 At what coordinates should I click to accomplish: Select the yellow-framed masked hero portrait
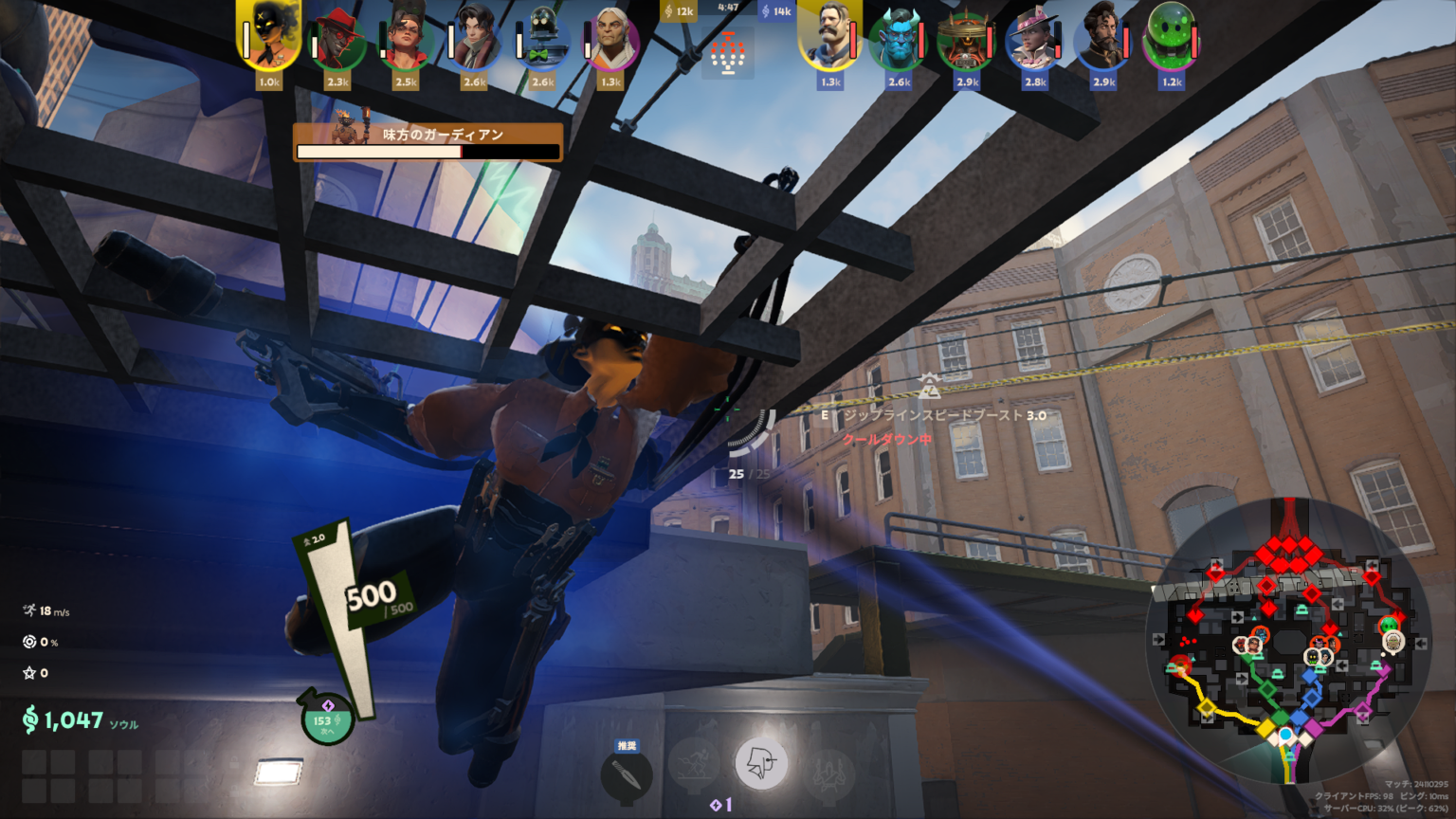pyautogui.click(x=269, y=38)
